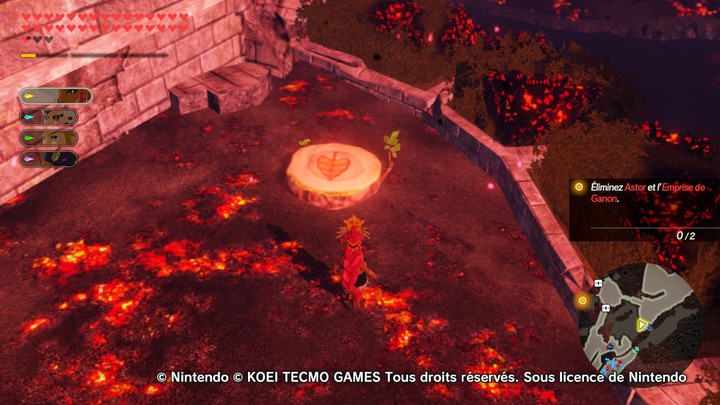Image resolution: width=720 pixels, height=405 pixels.
Task: Click the orange objective marker beside the minimap
Action: coord(583,299)
